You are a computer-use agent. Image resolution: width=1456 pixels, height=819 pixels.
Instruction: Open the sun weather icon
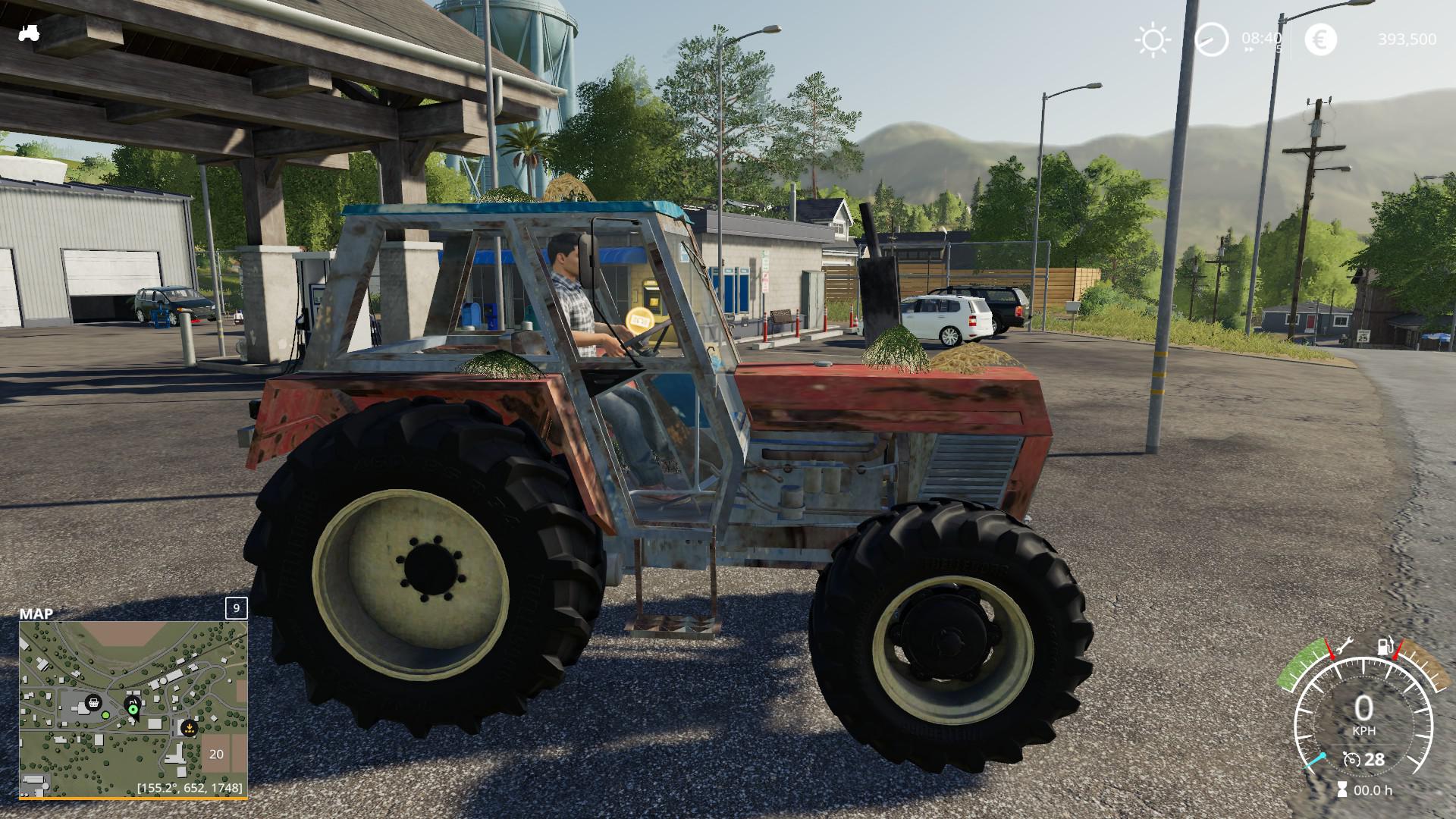coord(1153,40)
